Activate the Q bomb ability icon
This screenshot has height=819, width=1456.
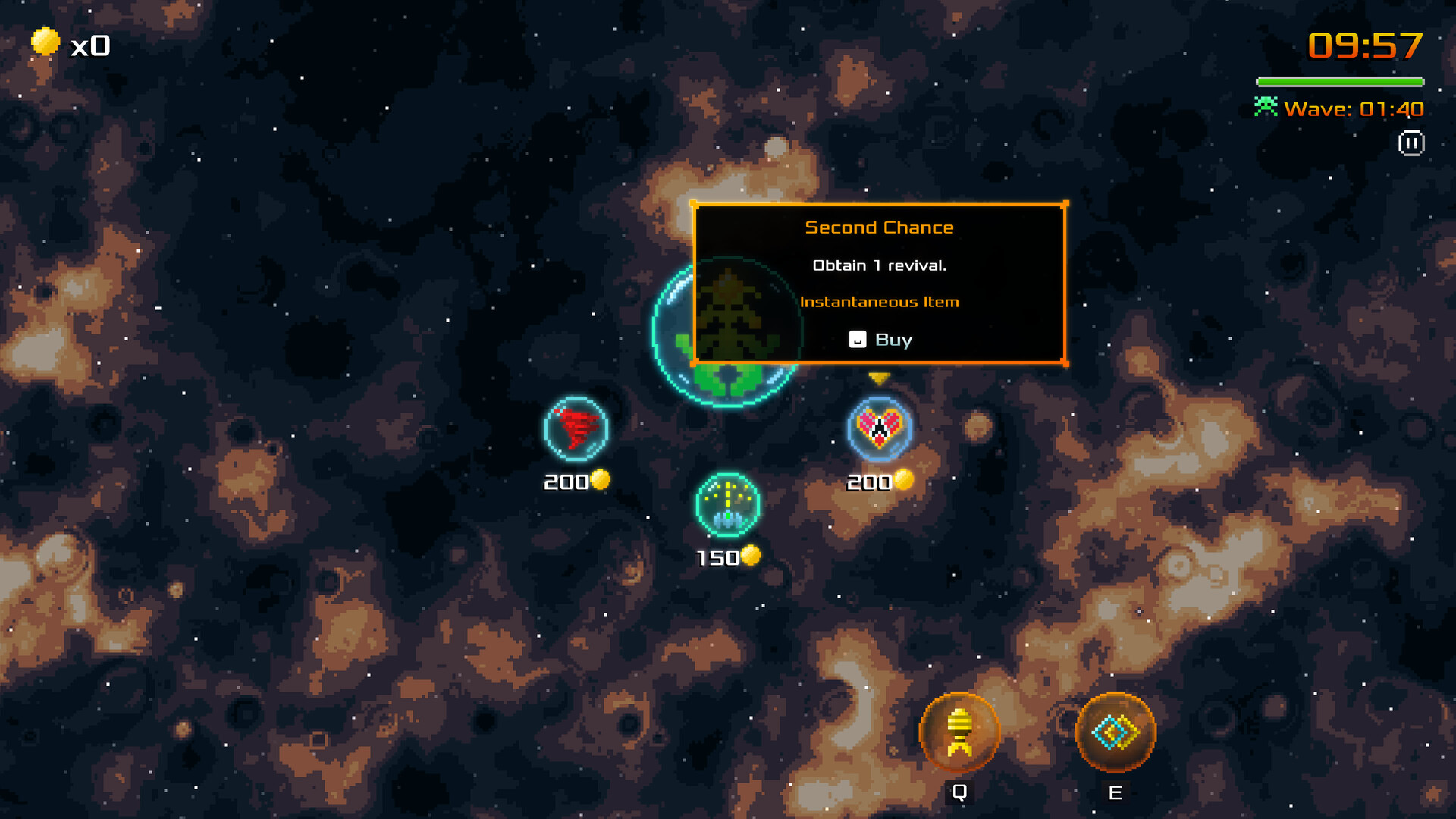click(x=959, y=730)
